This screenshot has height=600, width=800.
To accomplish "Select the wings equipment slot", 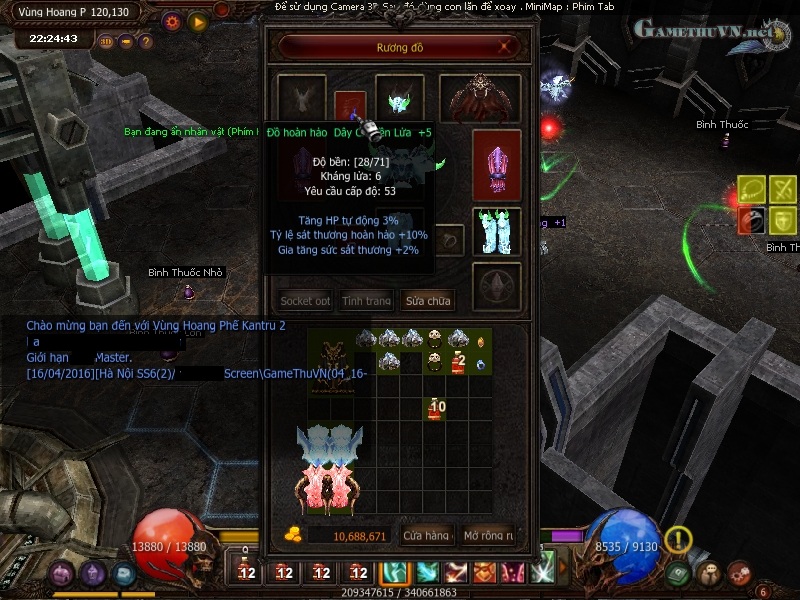I will coord(487,98).
